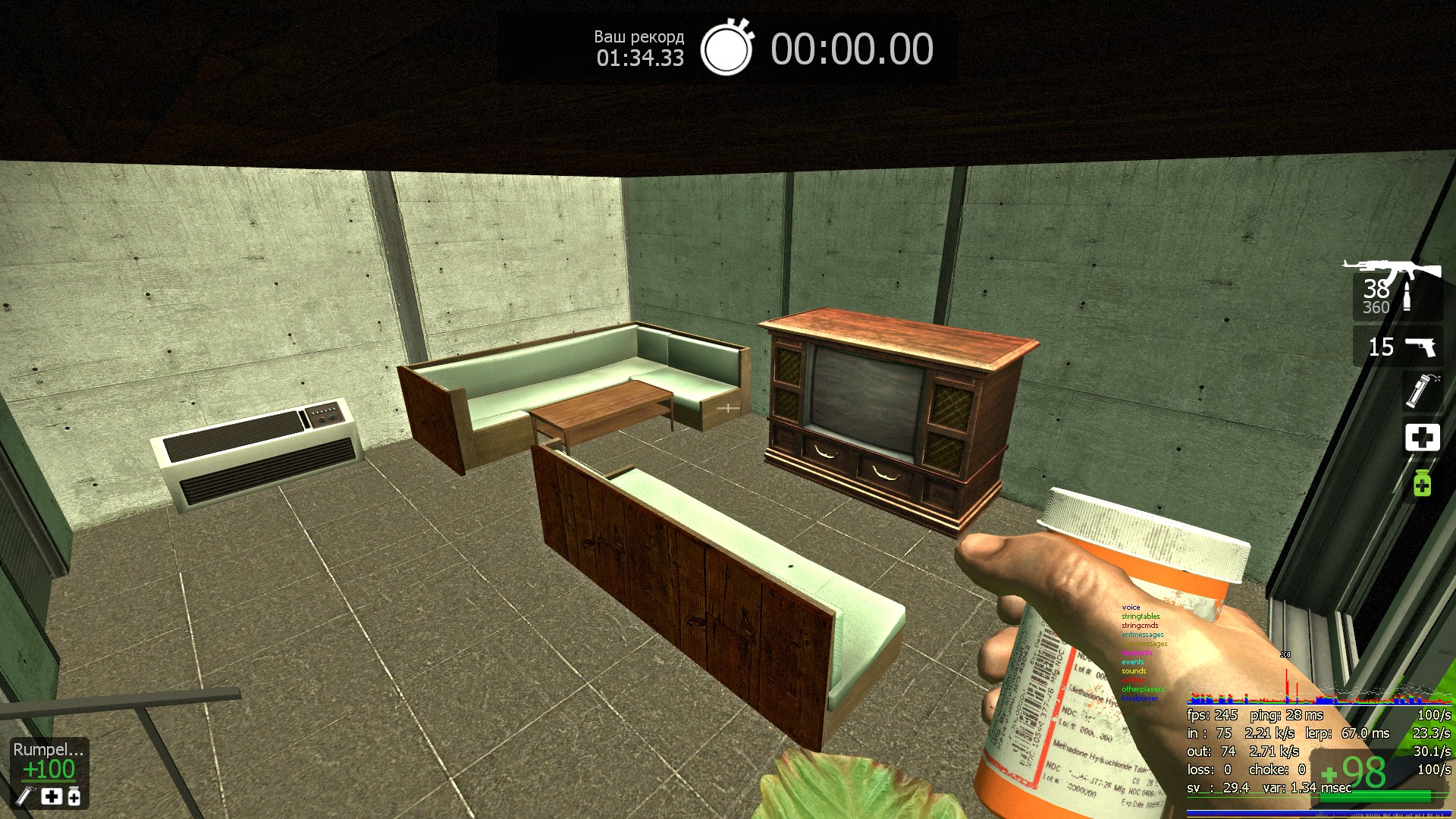Viewport: 1456px width, 819px height.
Task: Click the stopwatch icon beside the timer
Action: (x=726, y=49)
